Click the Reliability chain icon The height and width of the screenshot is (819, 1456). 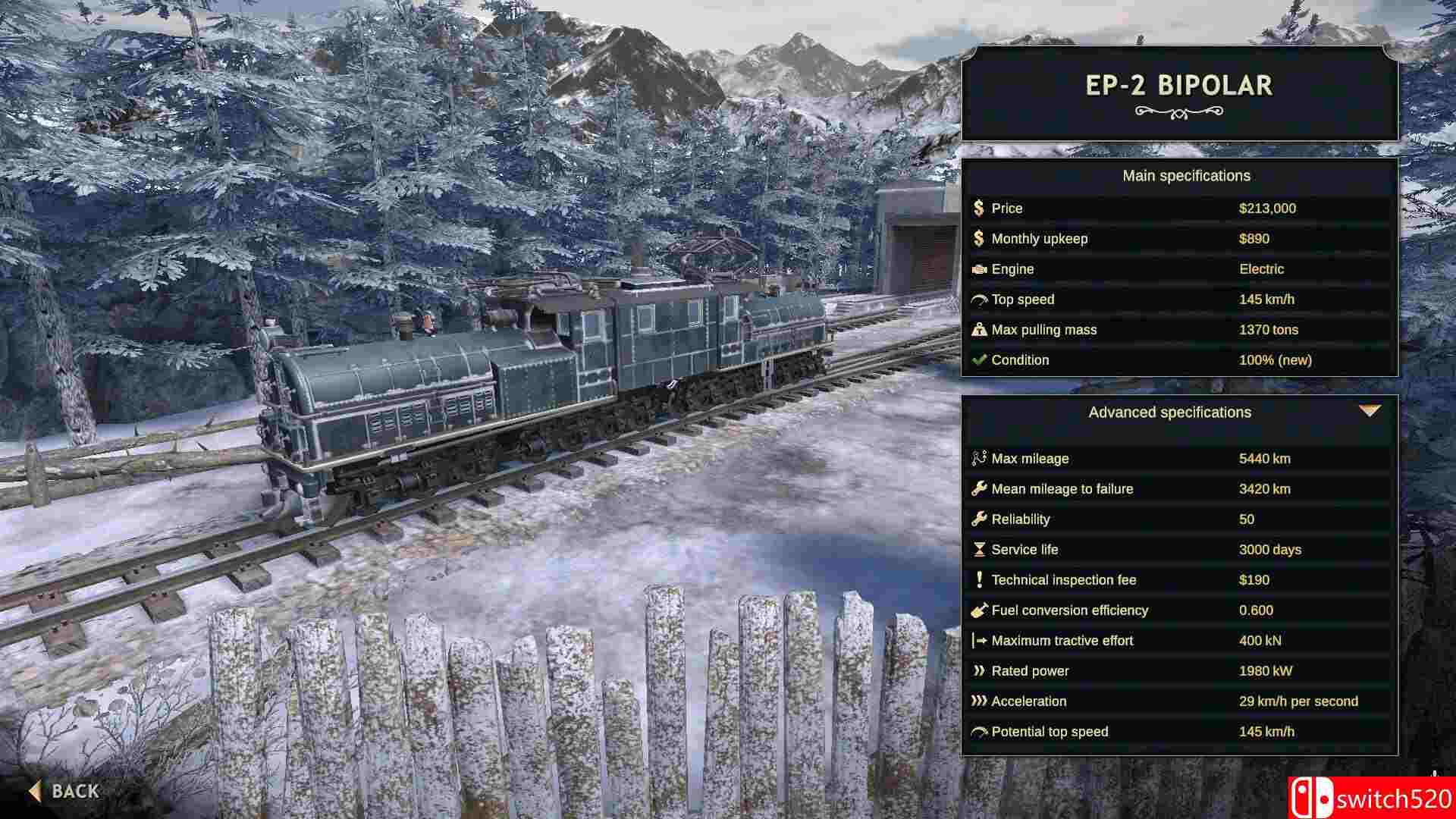979,519
